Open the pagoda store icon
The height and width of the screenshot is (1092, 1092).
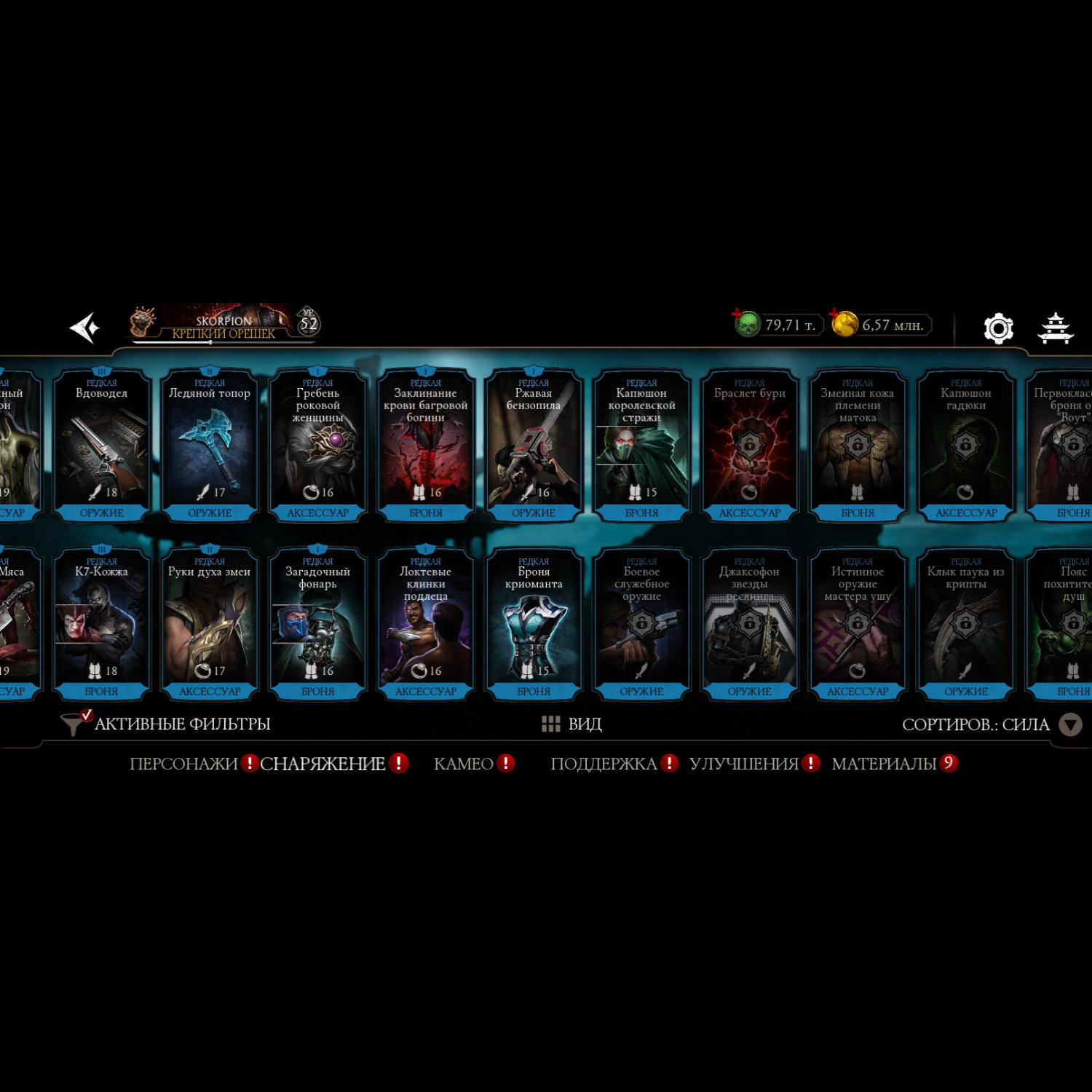[1055, 328]
